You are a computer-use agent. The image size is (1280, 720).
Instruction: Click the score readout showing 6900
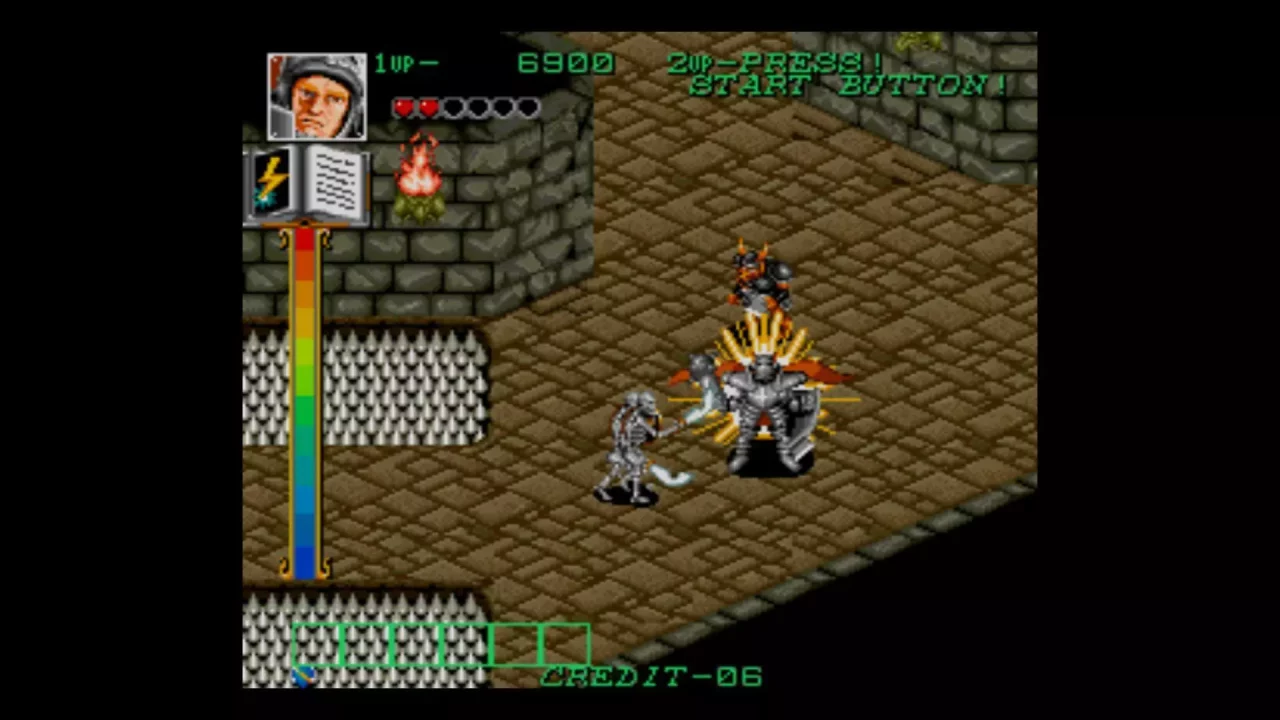coord(565,63)
